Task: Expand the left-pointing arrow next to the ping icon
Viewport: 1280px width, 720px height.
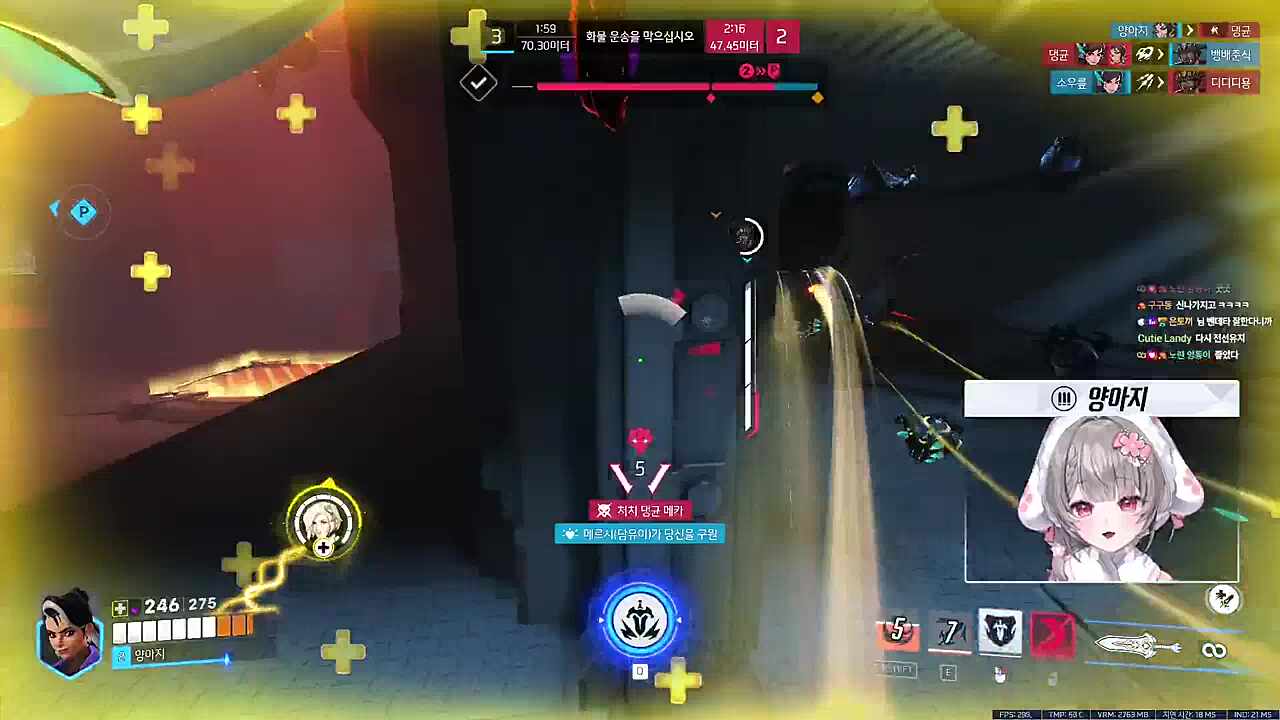Action: [55, 207]
